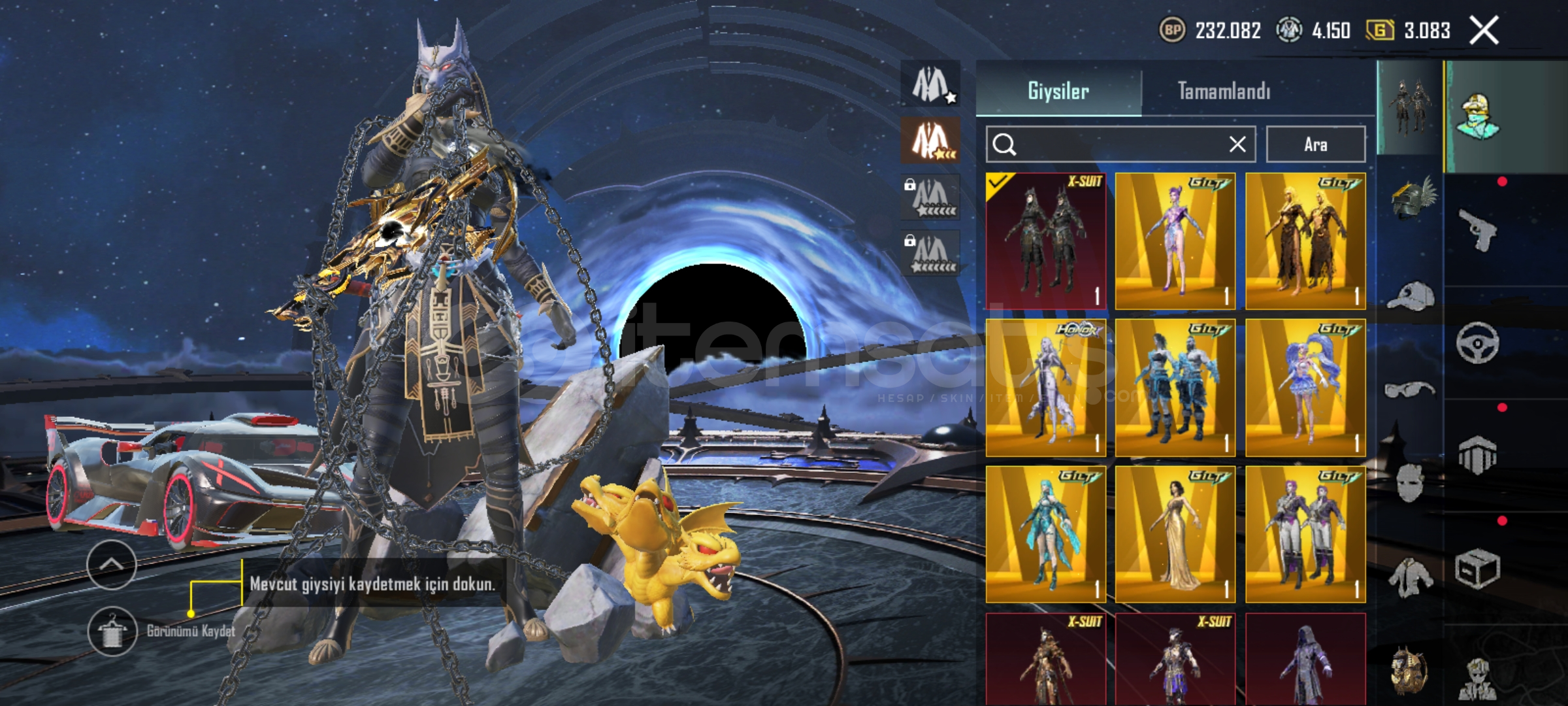Image resolution: width=1568 pixels, height=706 pixels.
Task: Tap Görünümü Kaydet to save look
Action: [113, 631]
